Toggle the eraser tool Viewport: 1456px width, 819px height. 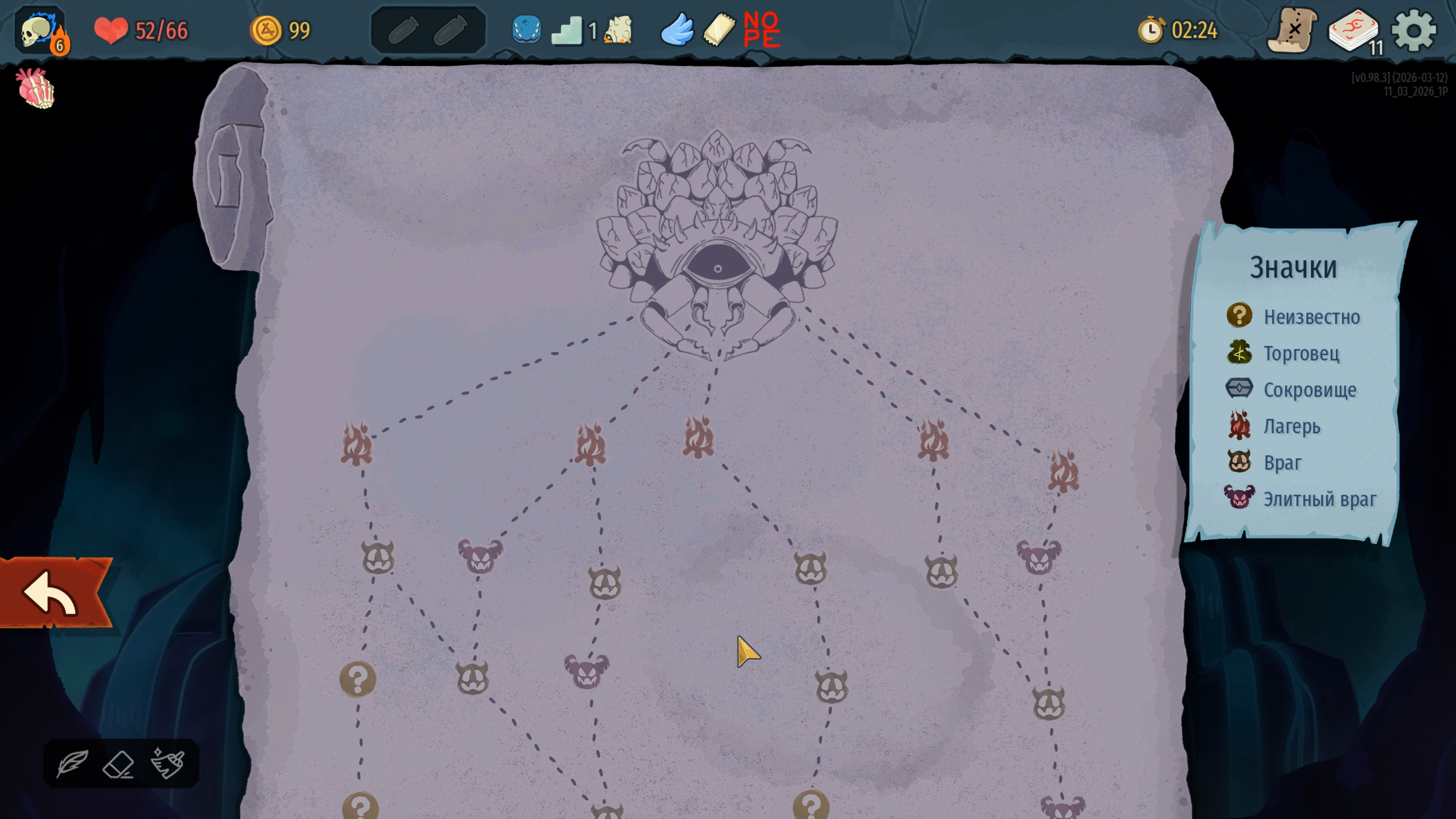coord(119,764)
